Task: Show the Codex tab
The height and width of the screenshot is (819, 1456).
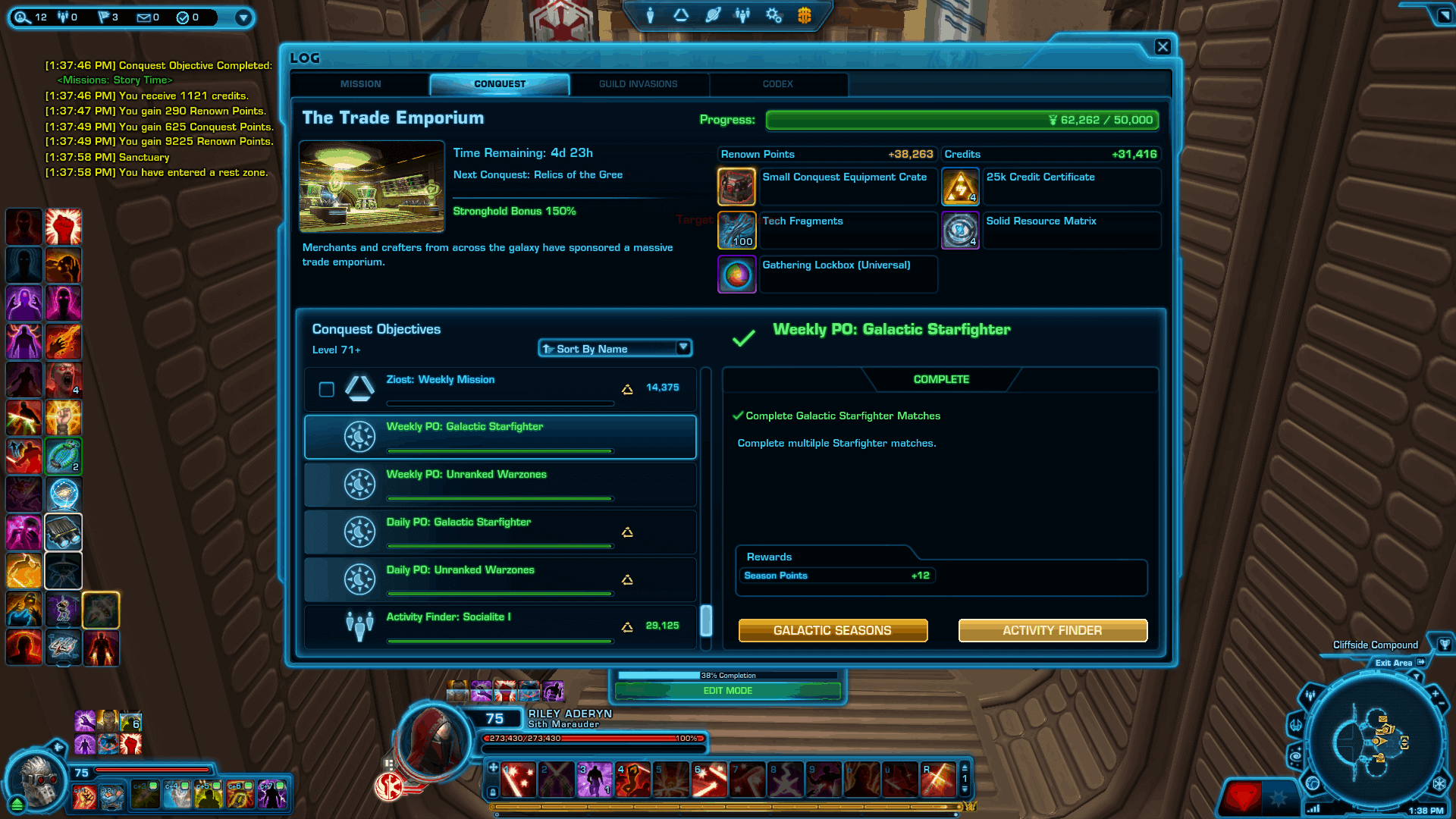Action: [777, 84]
